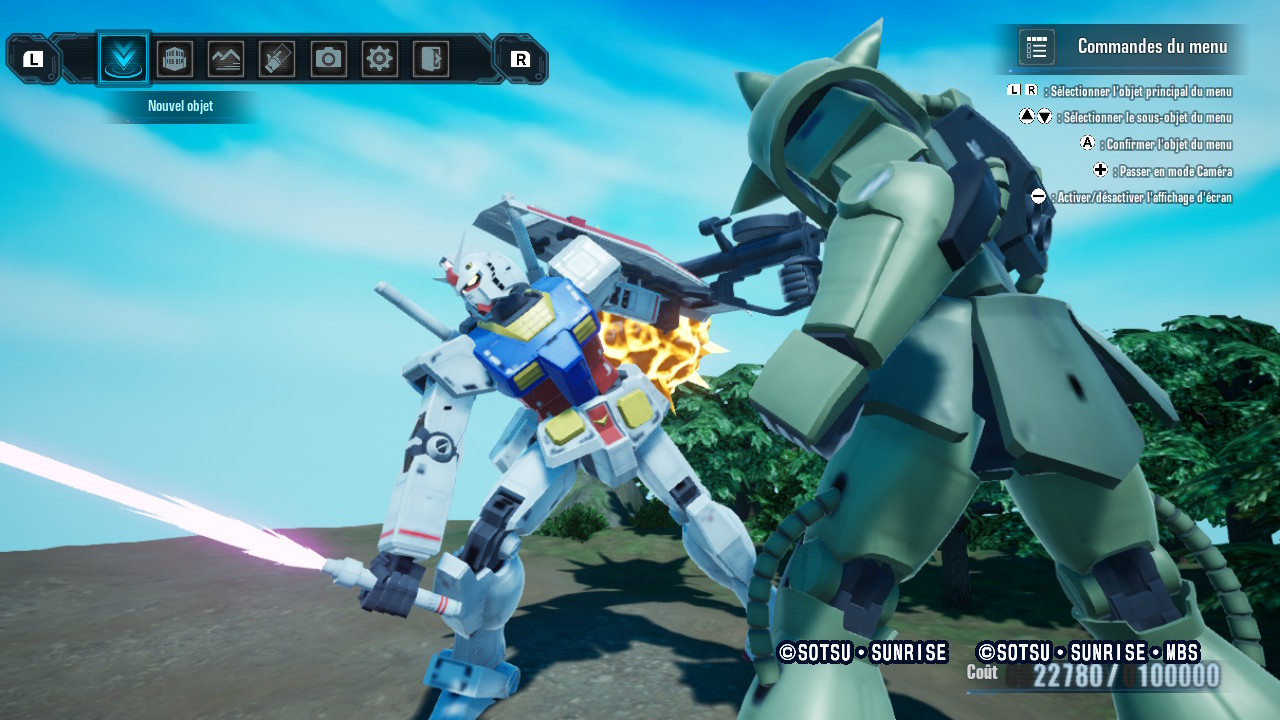Viewport: 1280px width, 720px height.
Task: Select the Nouvel objet menu icon
Action: click(124, 59)
